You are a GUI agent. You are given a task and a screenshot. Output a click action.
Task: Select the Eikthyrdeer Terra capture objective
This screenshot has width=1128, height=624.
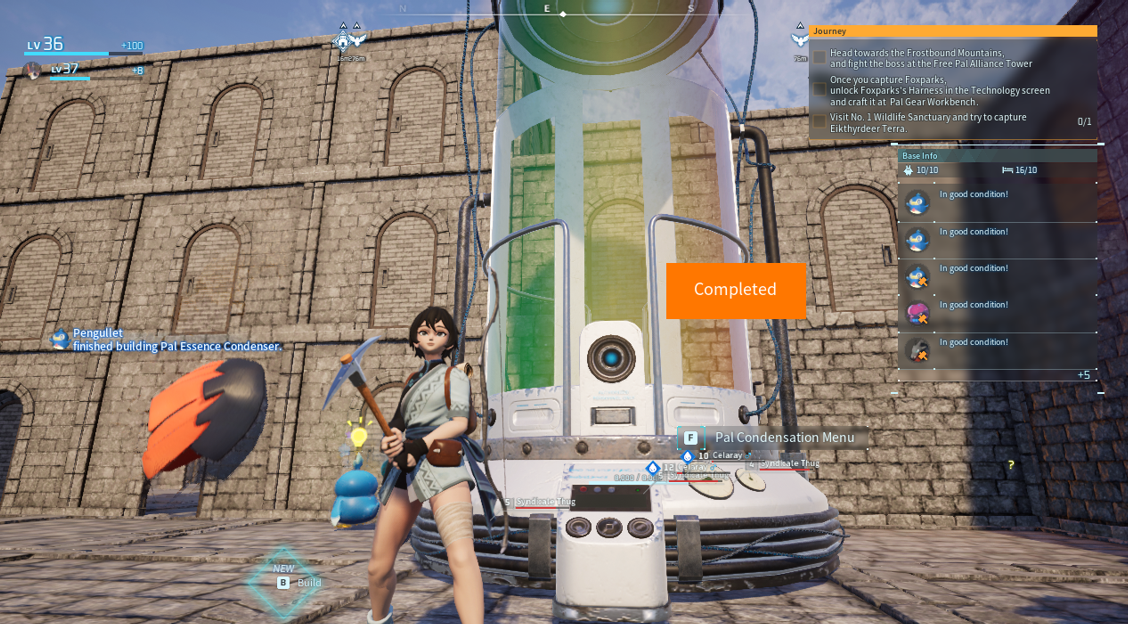click(927, 122)
